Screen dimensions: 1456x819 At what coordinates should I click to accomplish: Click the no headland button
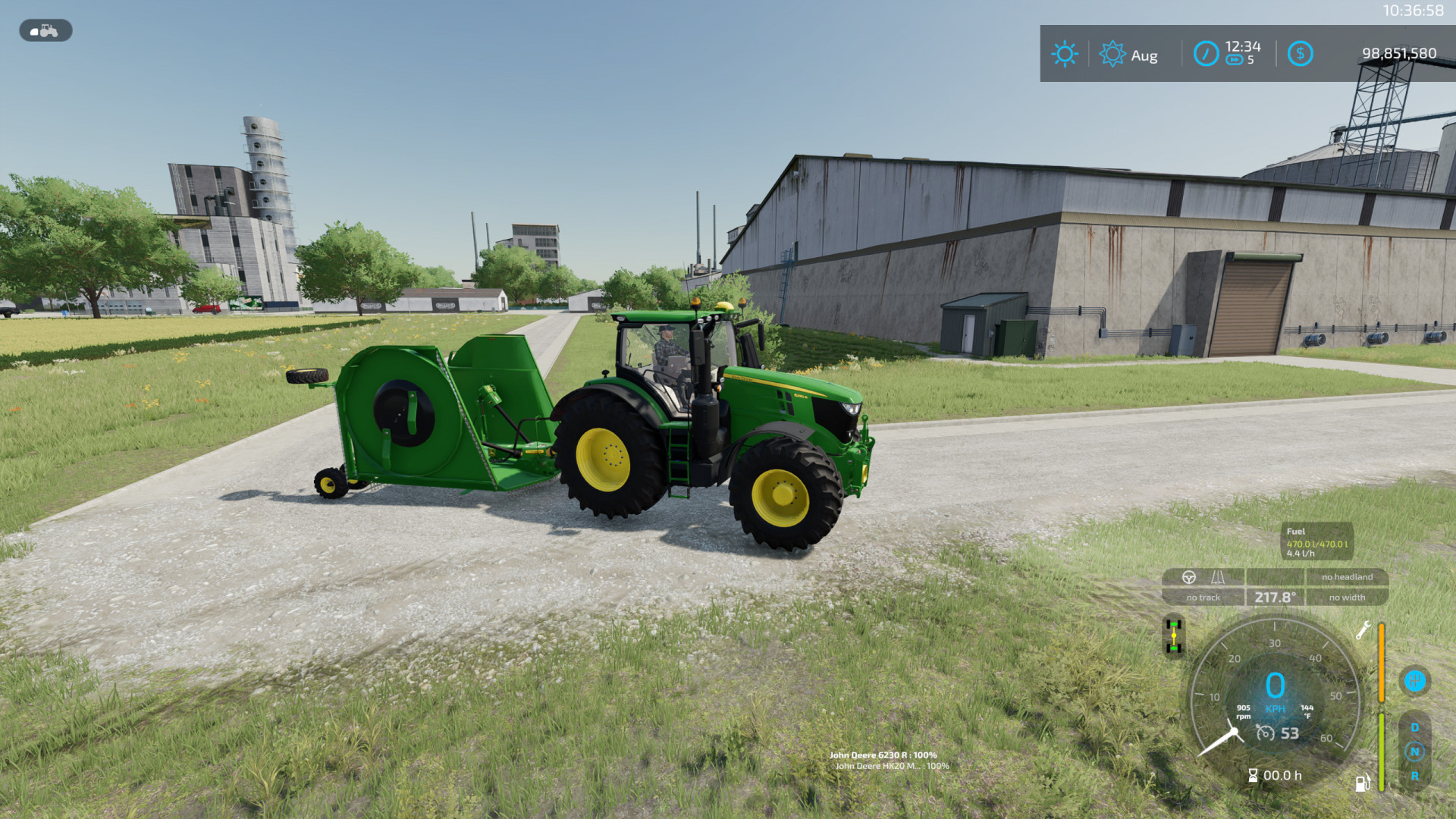tap(1346, 576)
